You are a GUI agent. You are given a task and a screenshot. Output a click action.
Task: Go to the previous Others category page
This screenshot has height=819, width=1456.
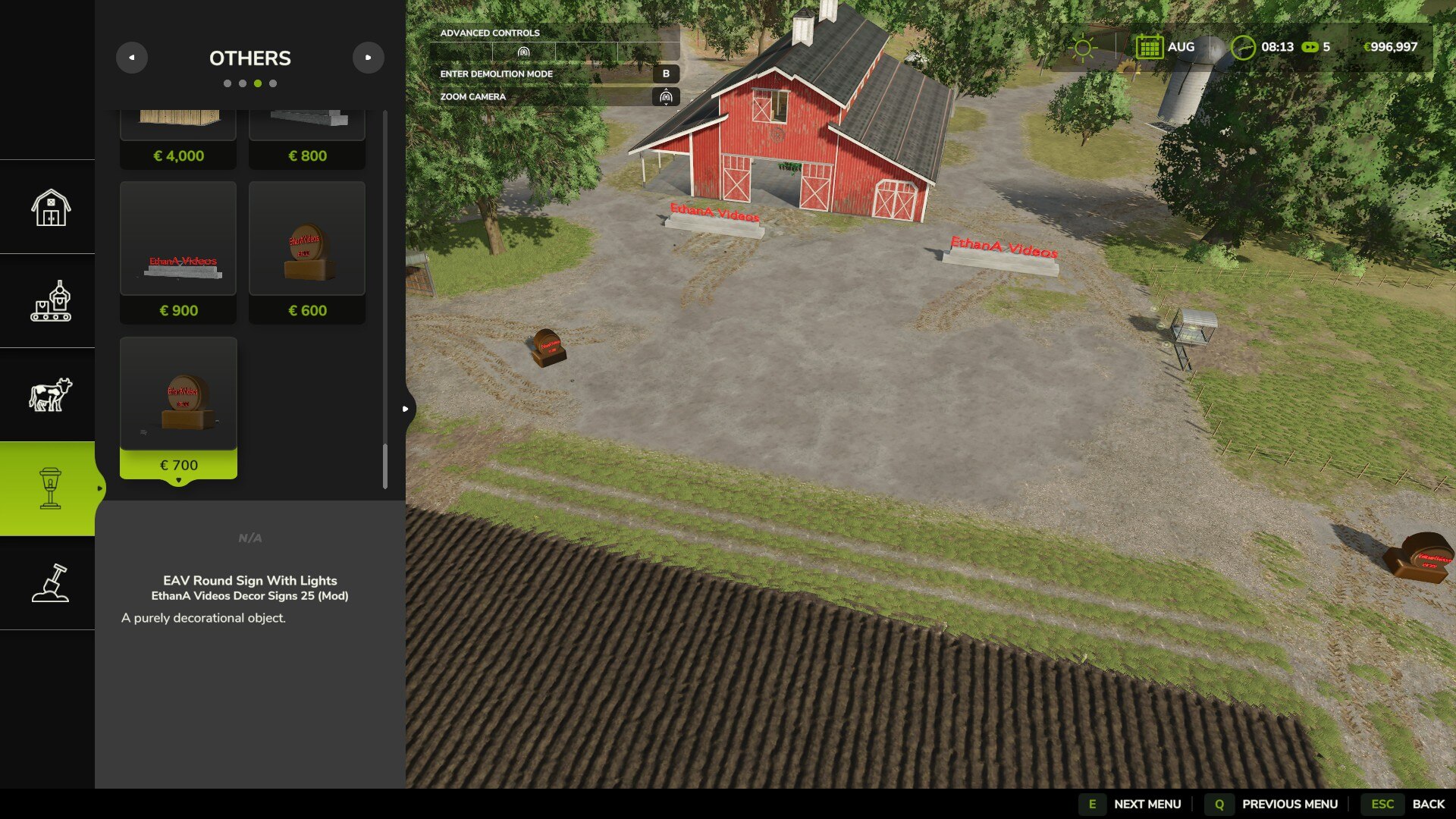(x=132, y=58)
